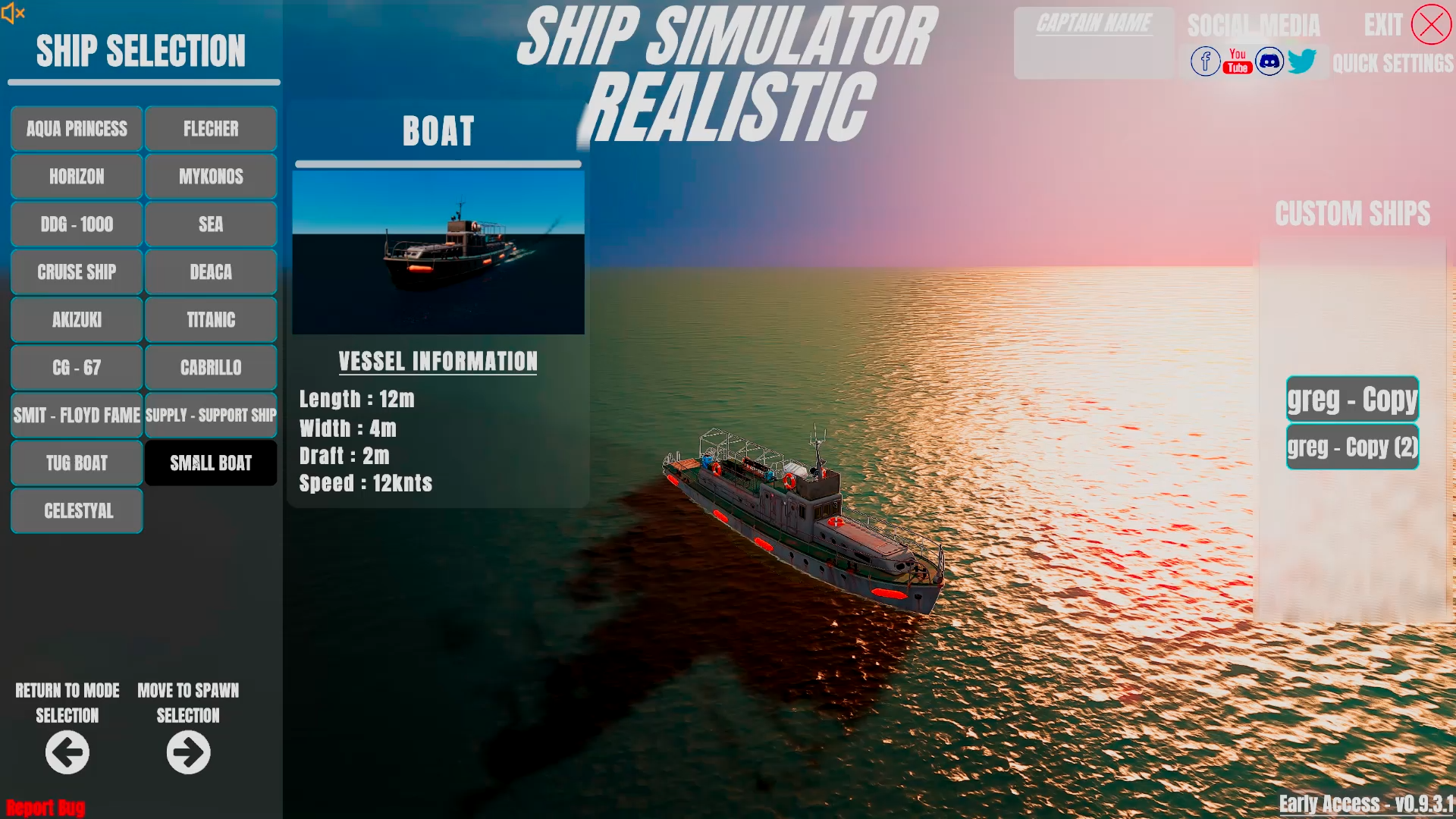Pick the greg - Copy custom ship
Image resolution: width=1456 pixels, height=819 pixels.
coord(1352,399)
